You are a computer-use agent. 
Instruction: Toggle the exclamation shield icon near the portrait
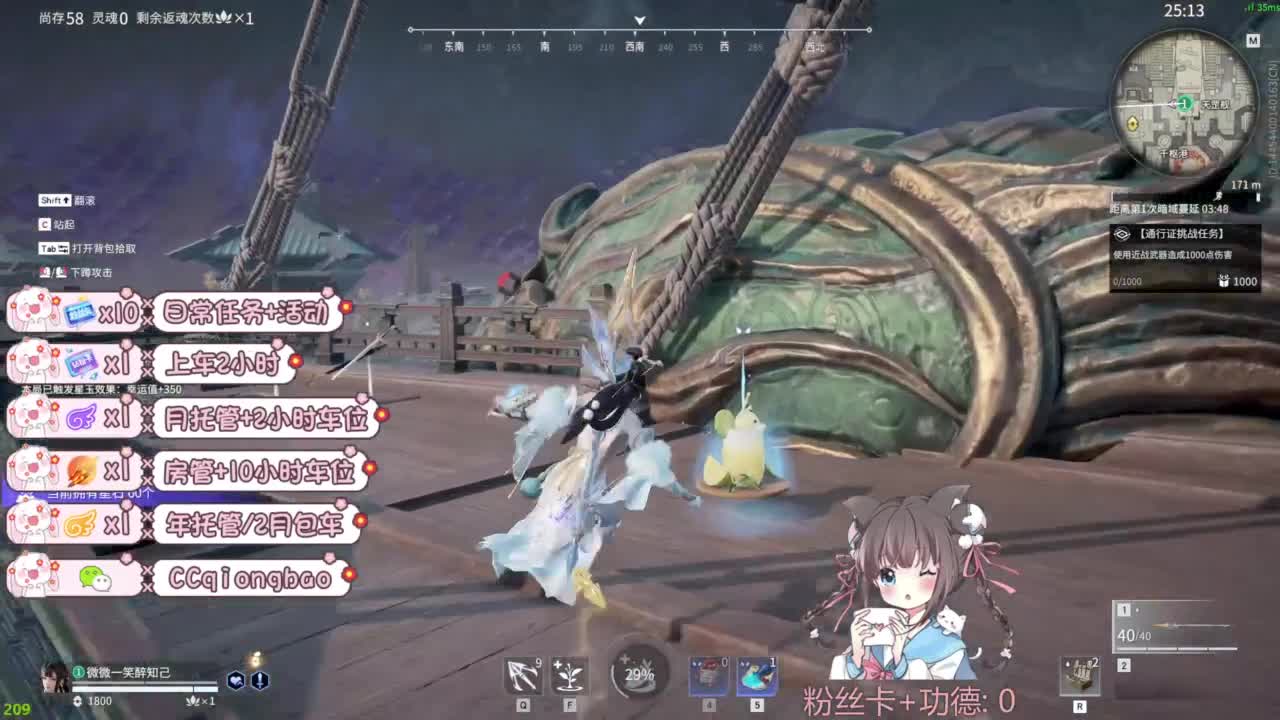(261, 682)
